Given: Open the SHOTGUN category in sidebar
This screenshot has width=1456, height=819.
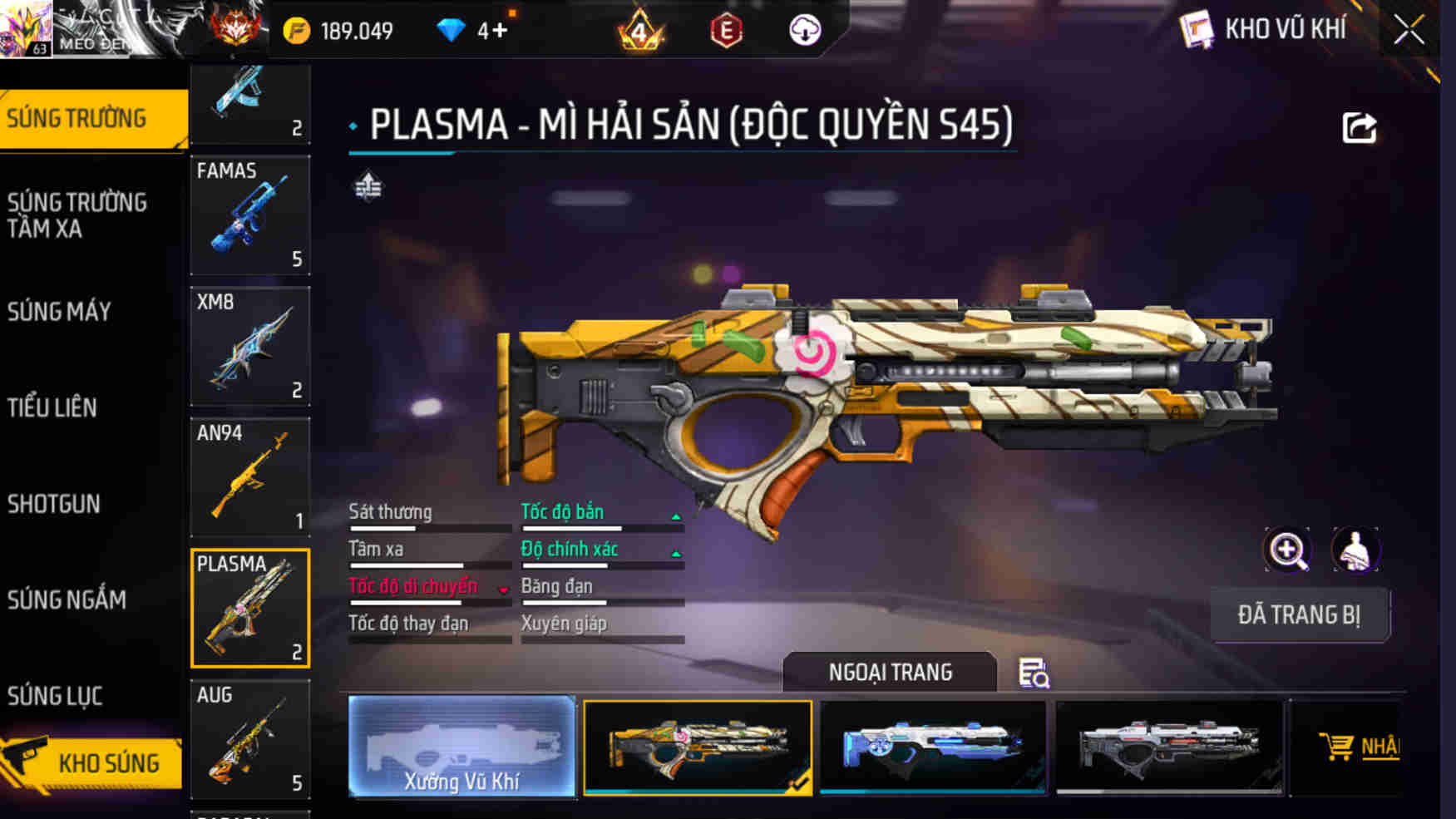Looking at the screenshot, I should (54, 504).
